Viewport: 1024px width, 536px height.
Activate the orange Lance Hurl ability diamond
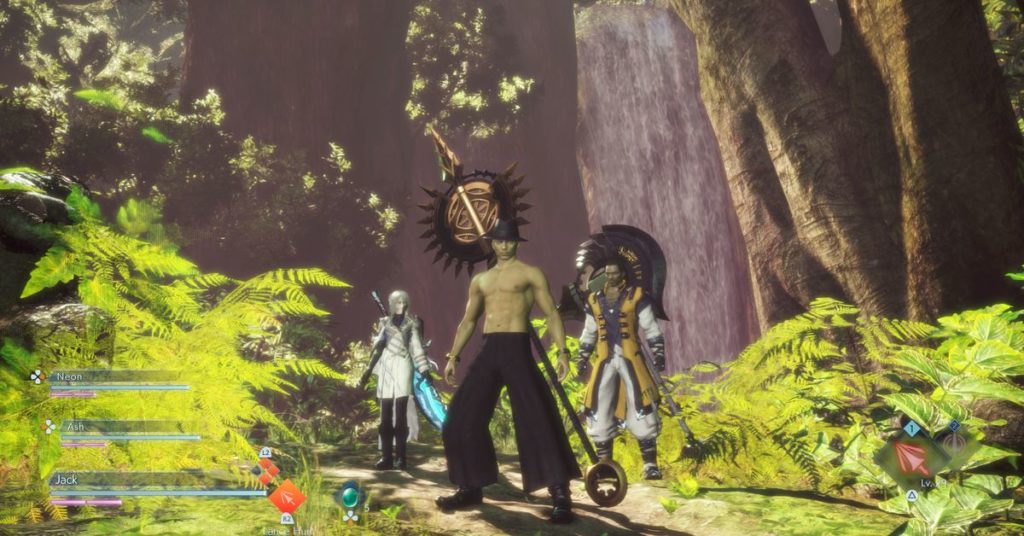pos(287,496)
